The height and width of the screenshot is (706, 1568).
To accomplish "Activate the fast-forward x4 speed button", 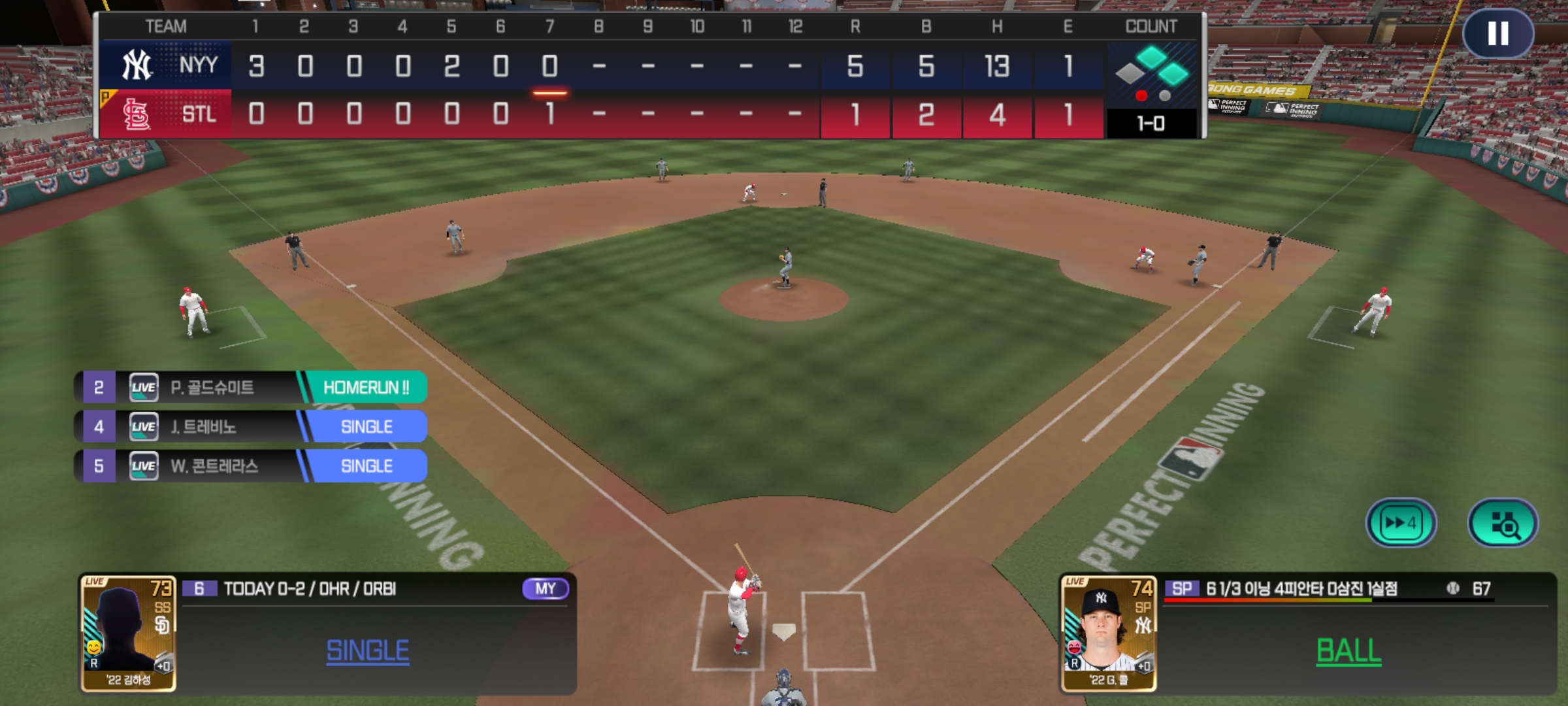I will (1401, 523).
